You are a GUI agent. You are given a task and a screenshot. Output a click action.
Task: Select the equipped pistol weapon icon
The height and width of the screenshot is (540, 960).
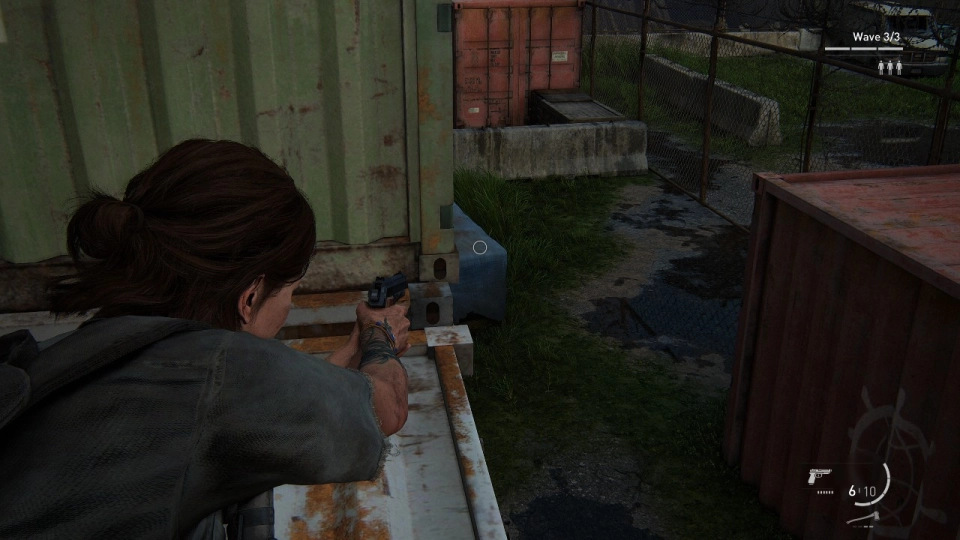(x=820, y=475)
